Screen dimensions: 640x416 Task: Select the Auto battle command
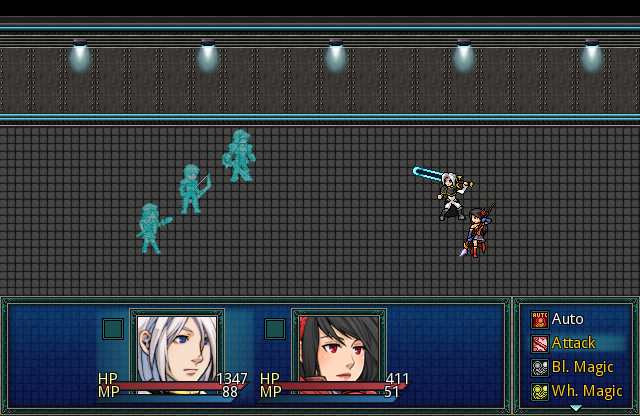(x=567, y=319)
